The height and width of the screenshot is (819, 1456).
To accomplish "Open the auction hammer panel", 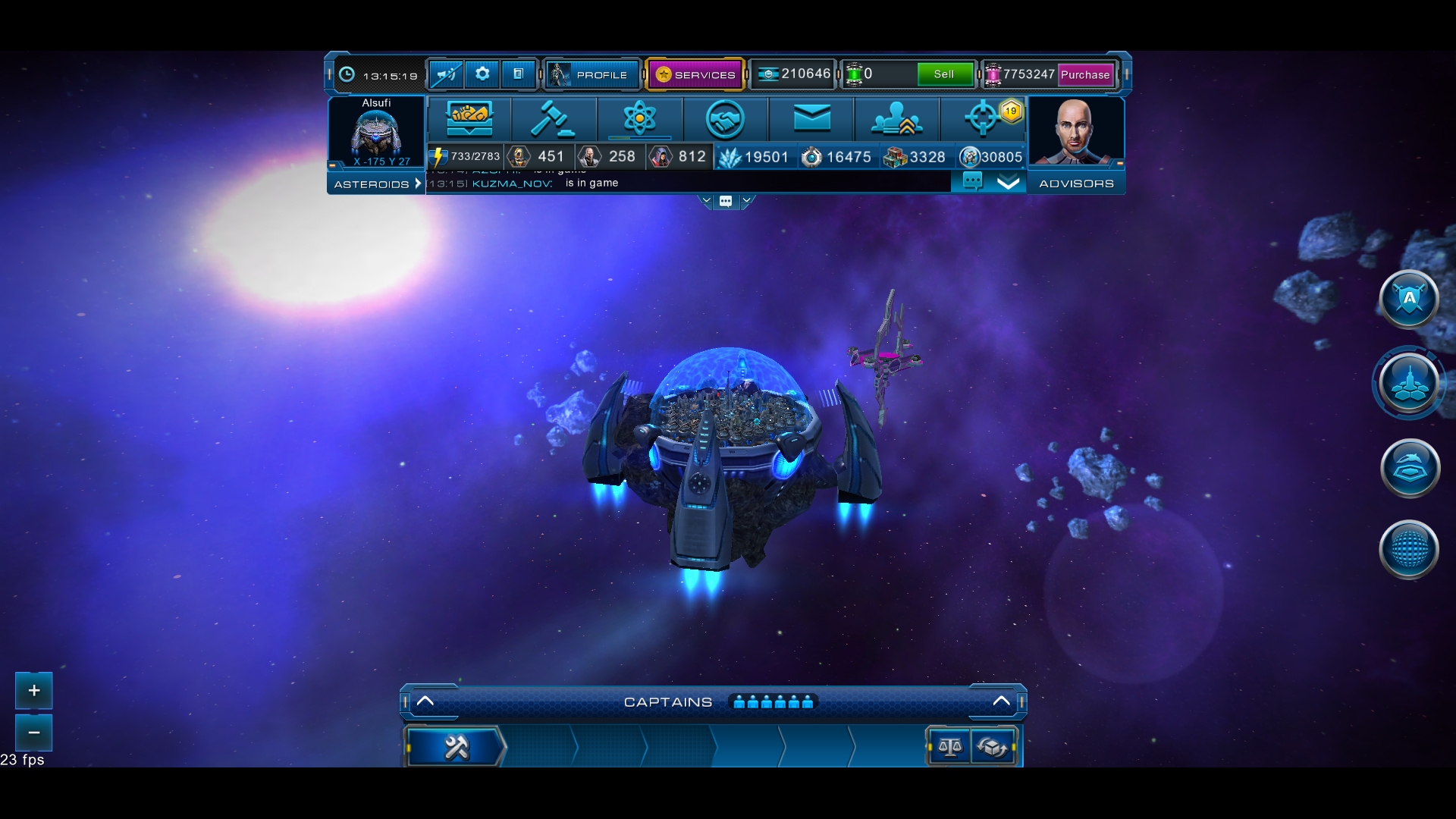I will coord(554,119).
